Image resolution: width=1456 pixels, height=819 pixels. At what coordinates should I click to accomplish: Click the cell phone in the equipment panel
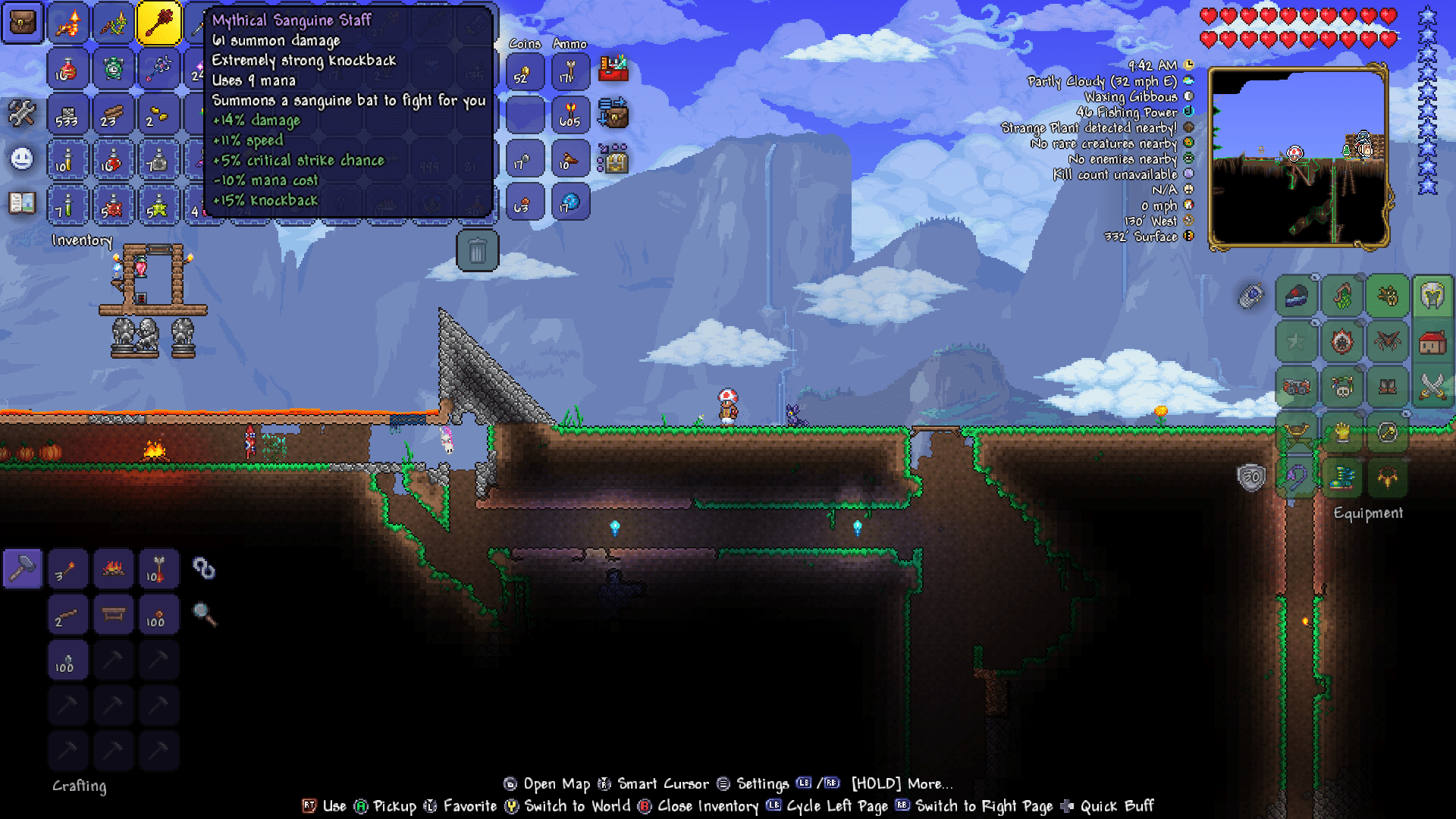click(x=1251, y=295)
